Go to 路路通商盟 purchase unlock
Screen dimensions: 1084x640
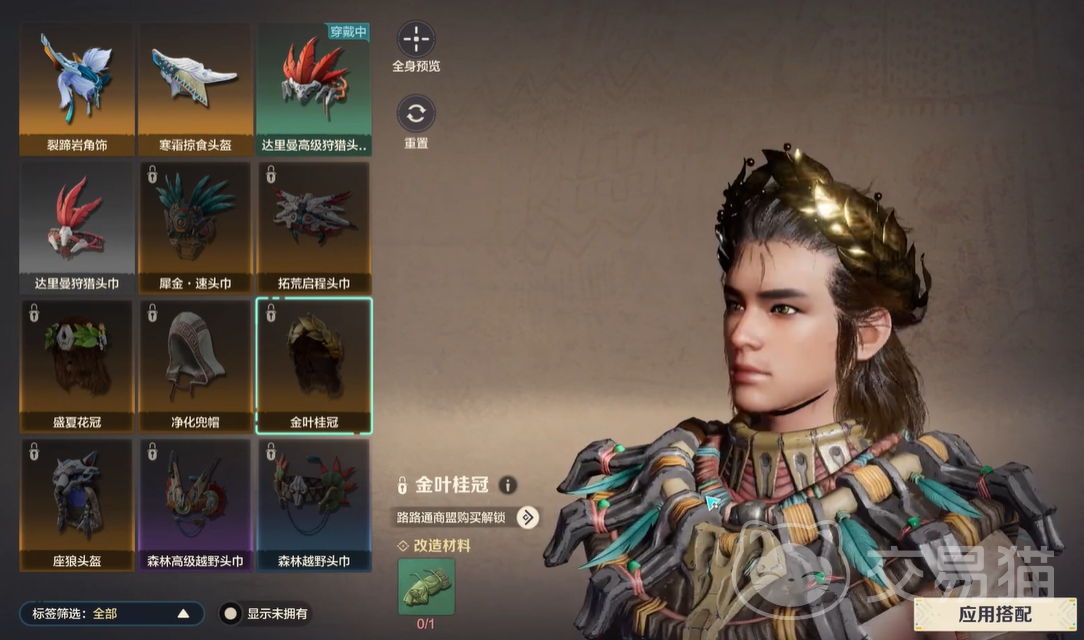tap(528, 517)
